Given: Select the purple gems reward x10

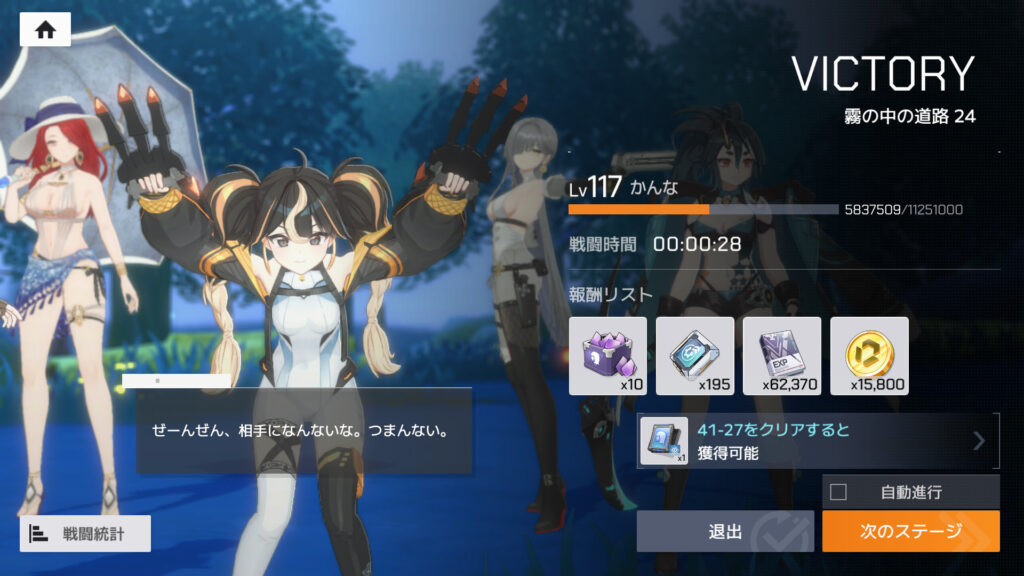Looking at the screenshot, I should tap(608, 356).
